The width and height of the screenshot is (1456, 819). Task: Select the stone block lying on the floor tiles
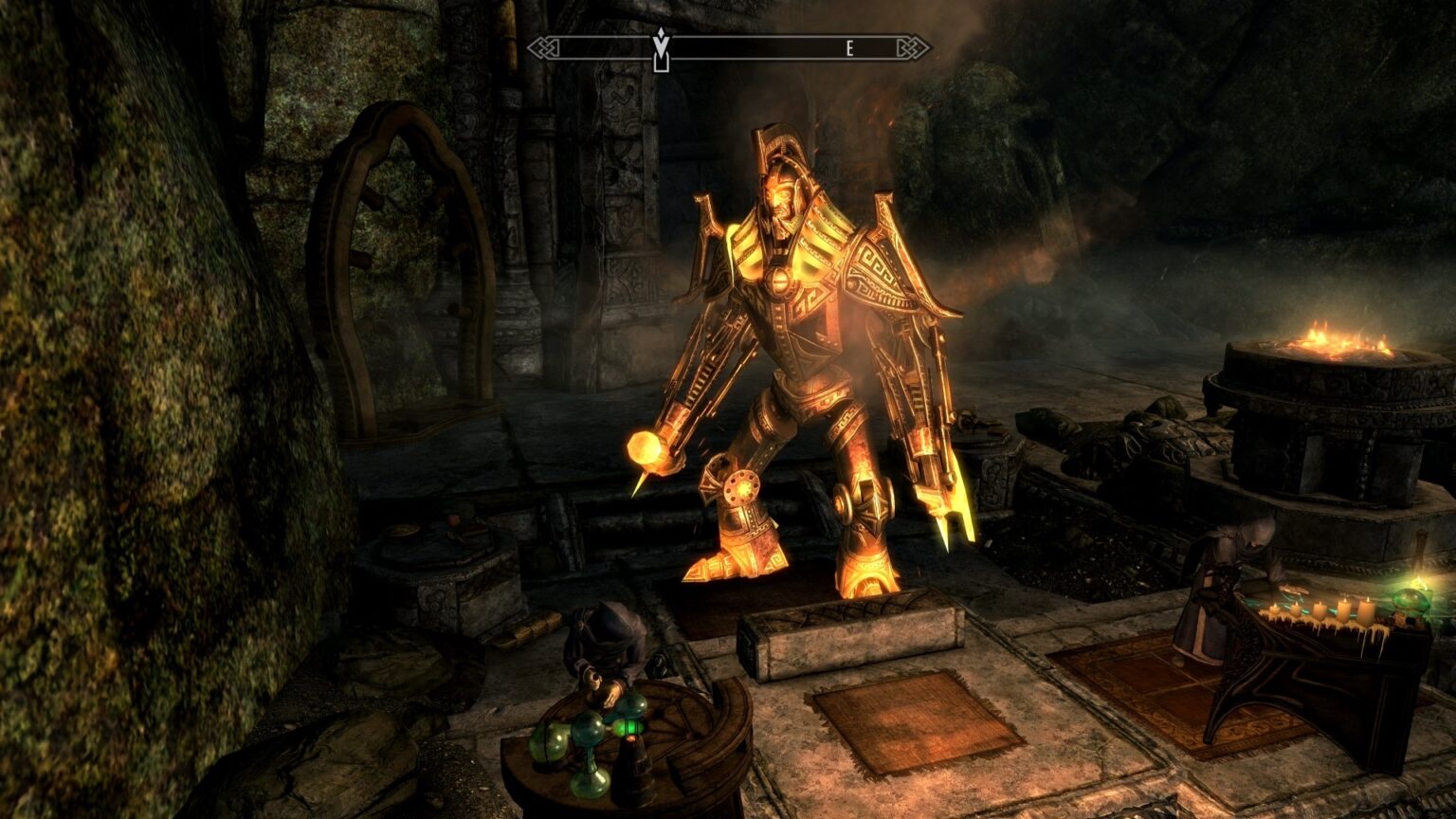point(844,637)
